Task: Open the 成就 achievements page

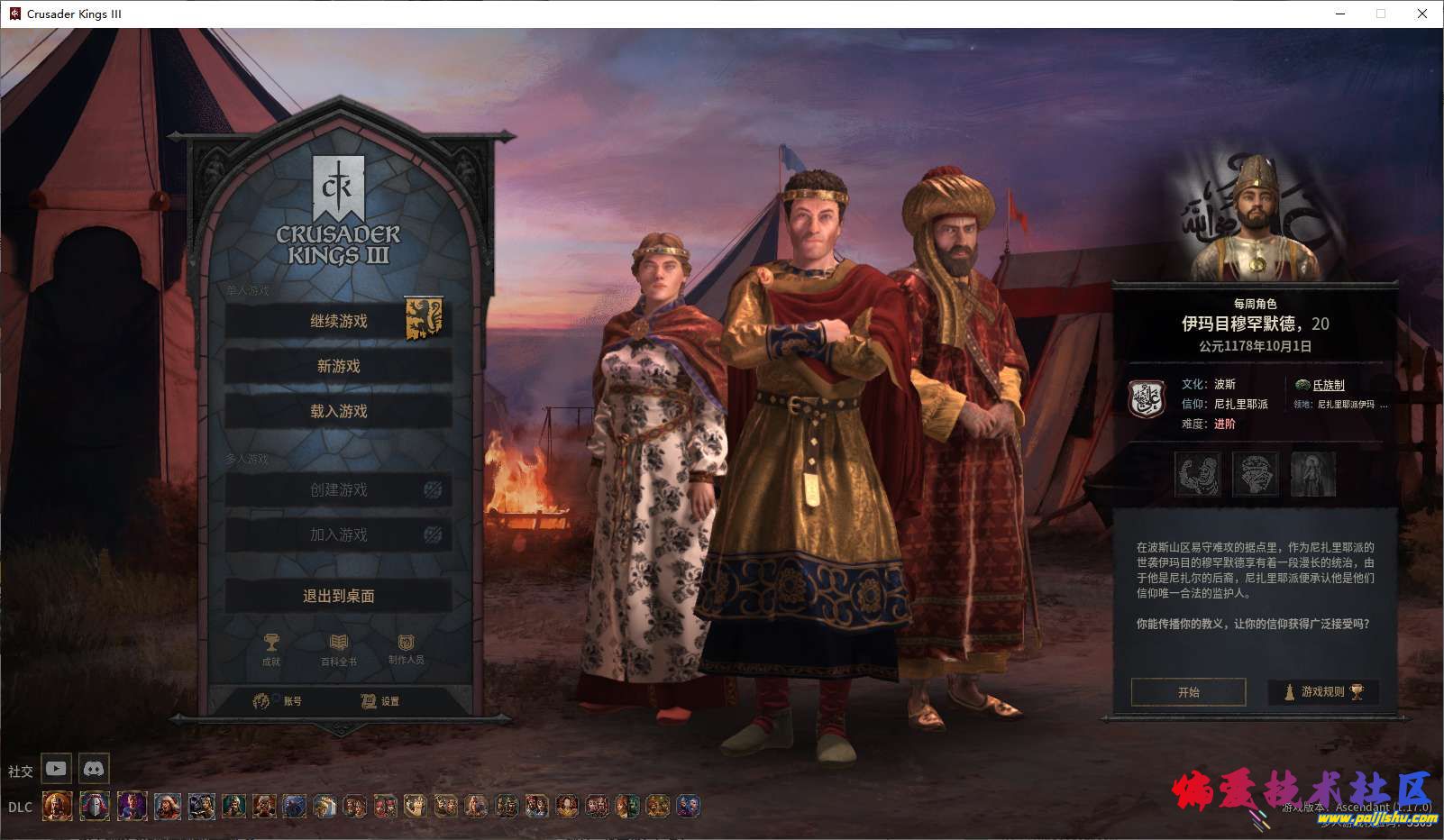Action: (271, 648)
